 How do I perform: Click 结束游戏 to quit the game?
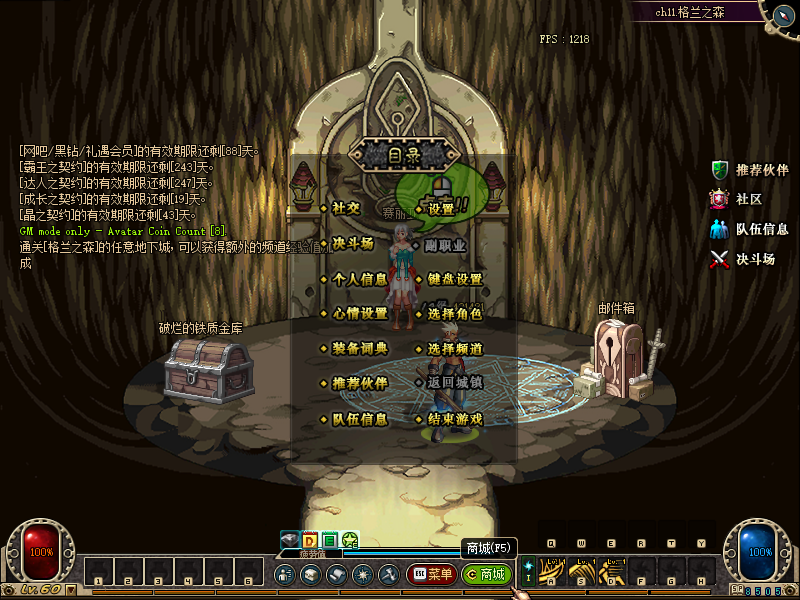[x=454, y=420]
